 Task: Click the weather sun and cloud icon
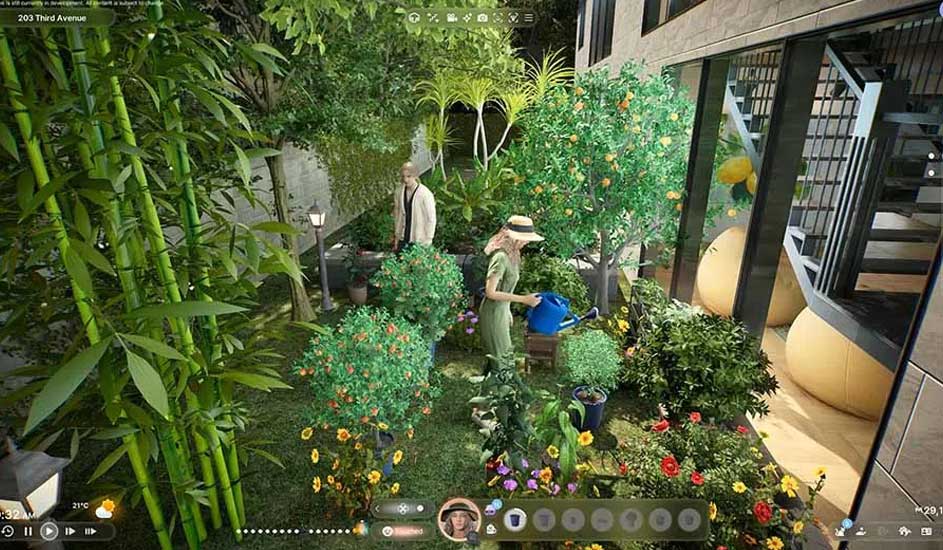104,510
